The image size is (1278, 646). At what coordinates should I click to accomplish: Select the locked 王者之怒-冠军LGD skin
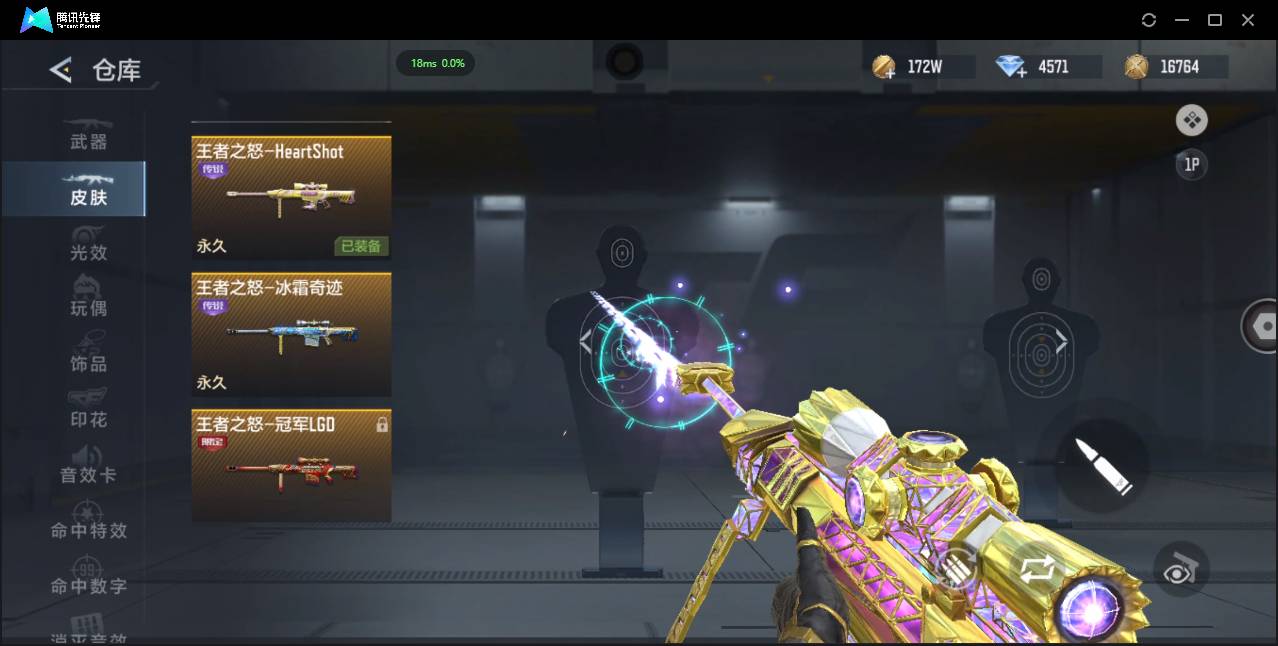coord(291,465)
